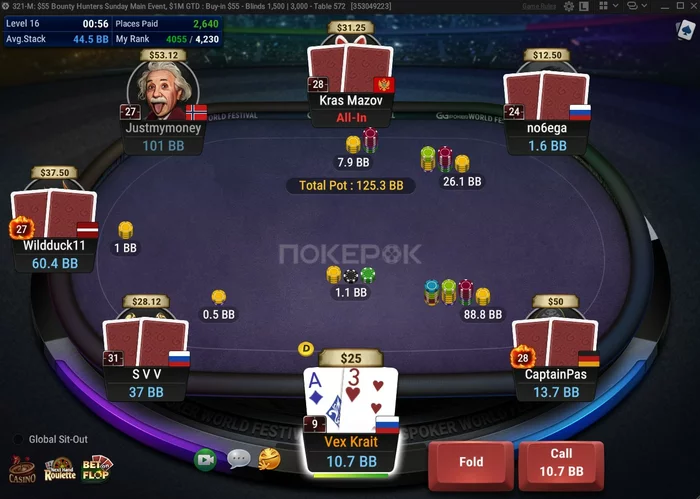The image size is (700, 499).
Task: Toggle the Global Sit-Out option
Action: (18, 439)
